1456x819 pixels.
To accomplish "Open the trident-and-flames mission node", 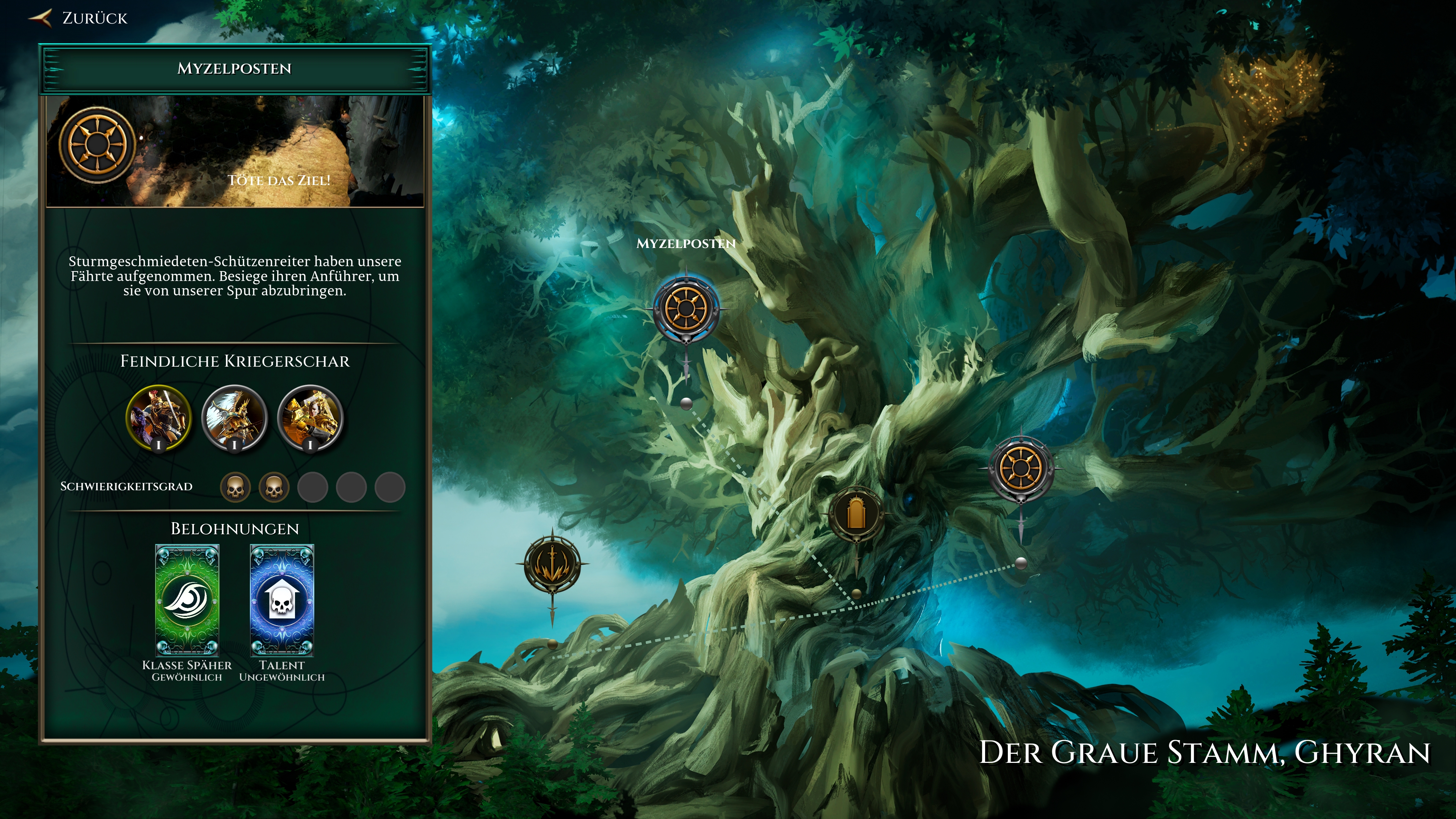I will (x=552, y=564).
